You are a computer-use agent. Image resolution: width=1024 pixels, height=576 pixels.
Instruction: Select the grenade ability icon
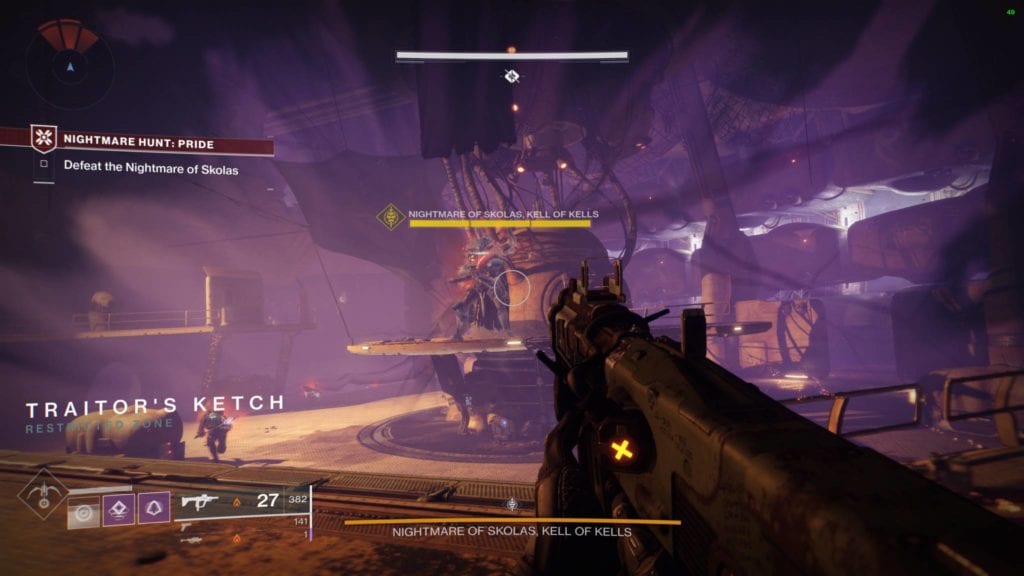84,510
